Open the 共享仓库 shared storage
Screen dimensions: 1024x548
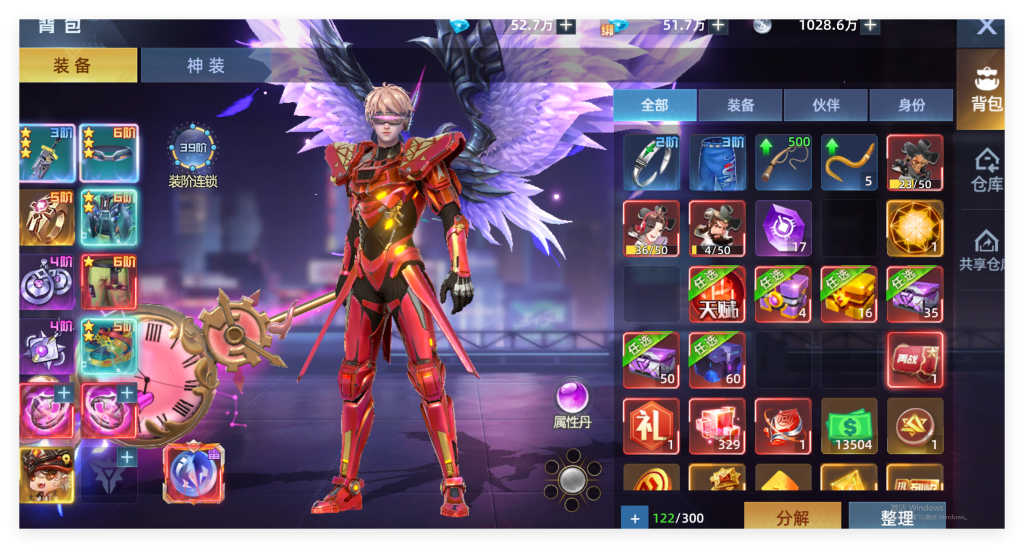tap(986, 251)
